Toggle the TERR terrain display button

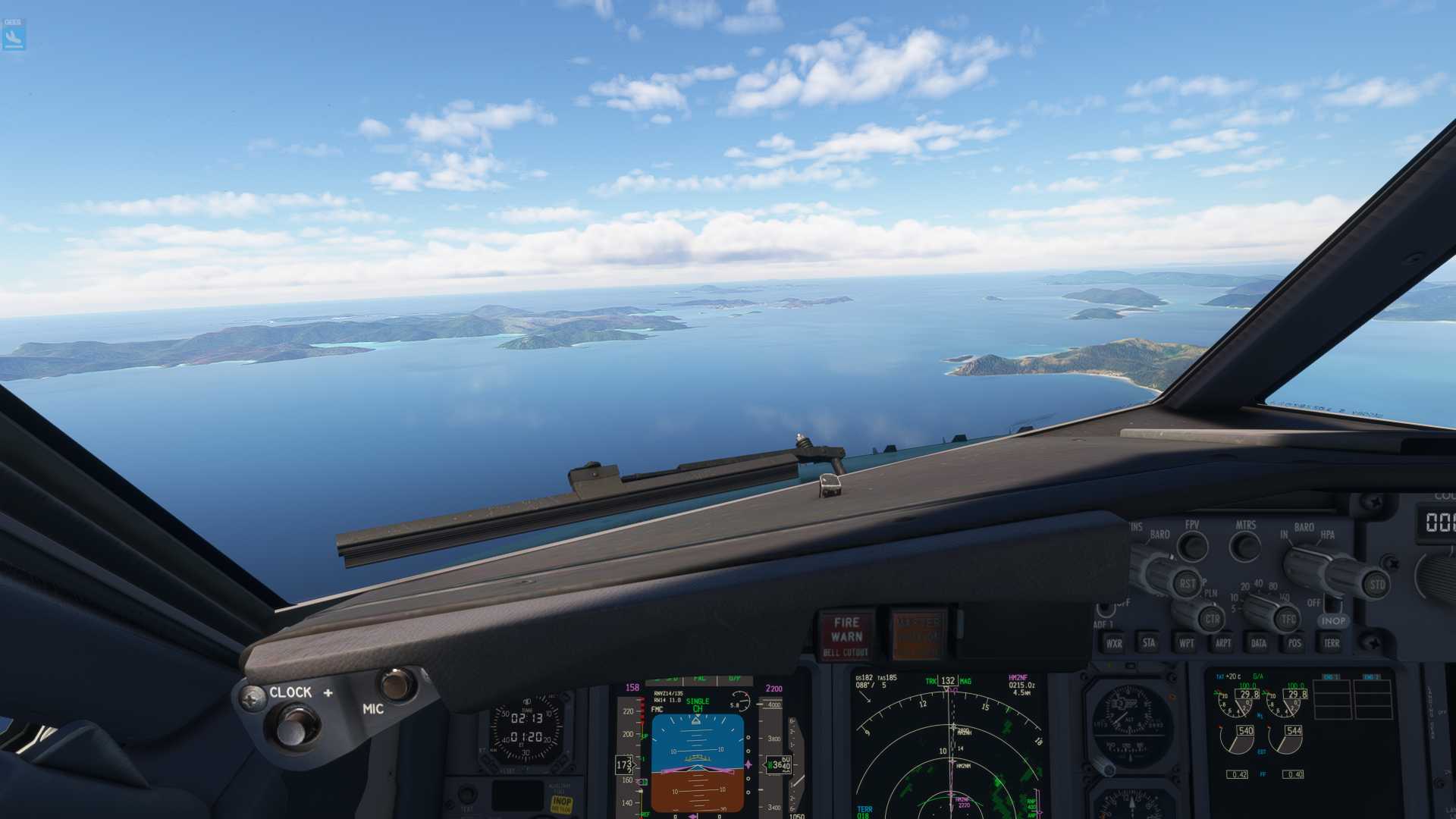[x=1331, y=643]
